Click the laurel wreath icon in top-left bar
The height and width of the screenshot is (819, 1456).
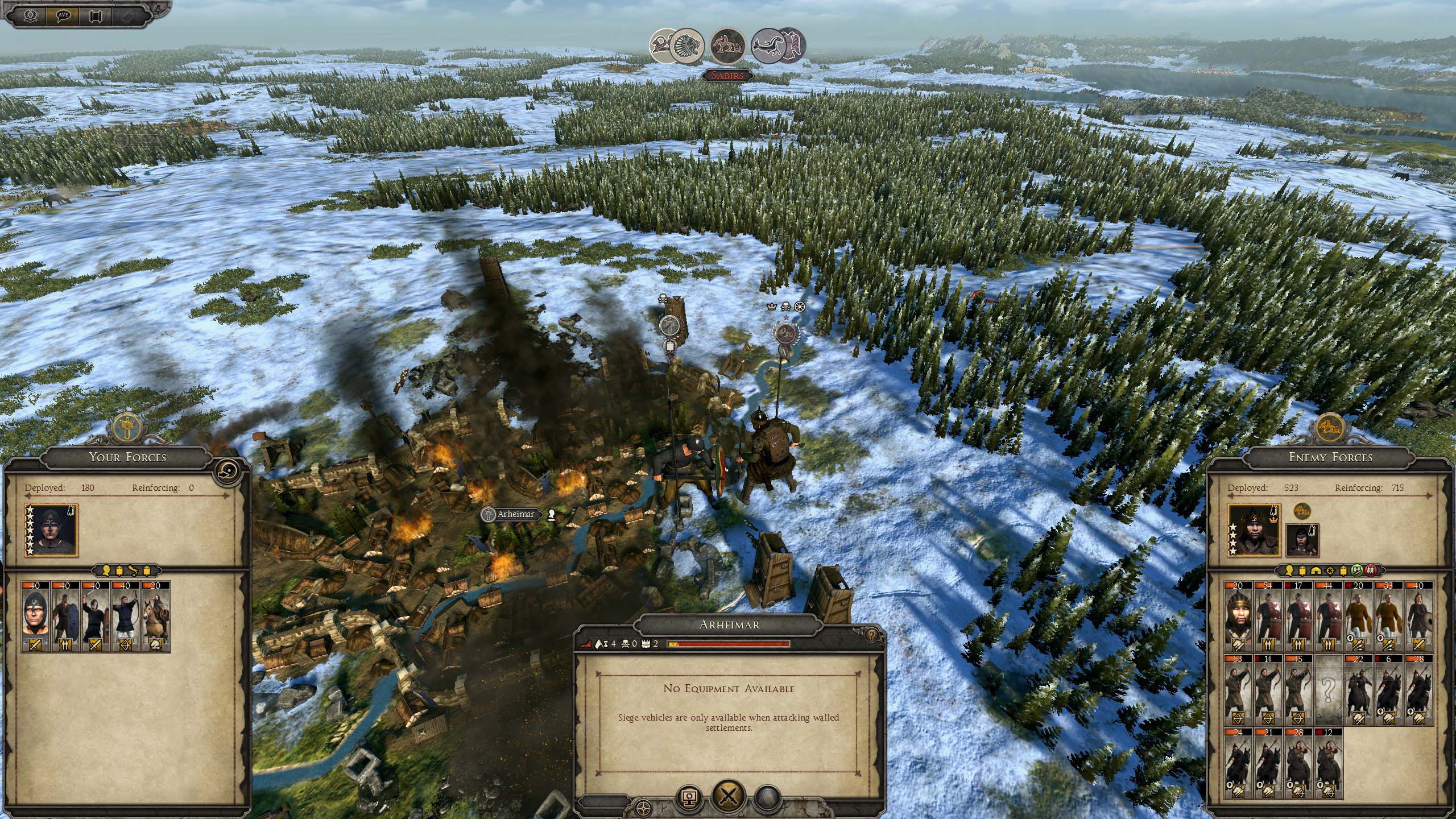pyautogui.click(x=30, y=15)
